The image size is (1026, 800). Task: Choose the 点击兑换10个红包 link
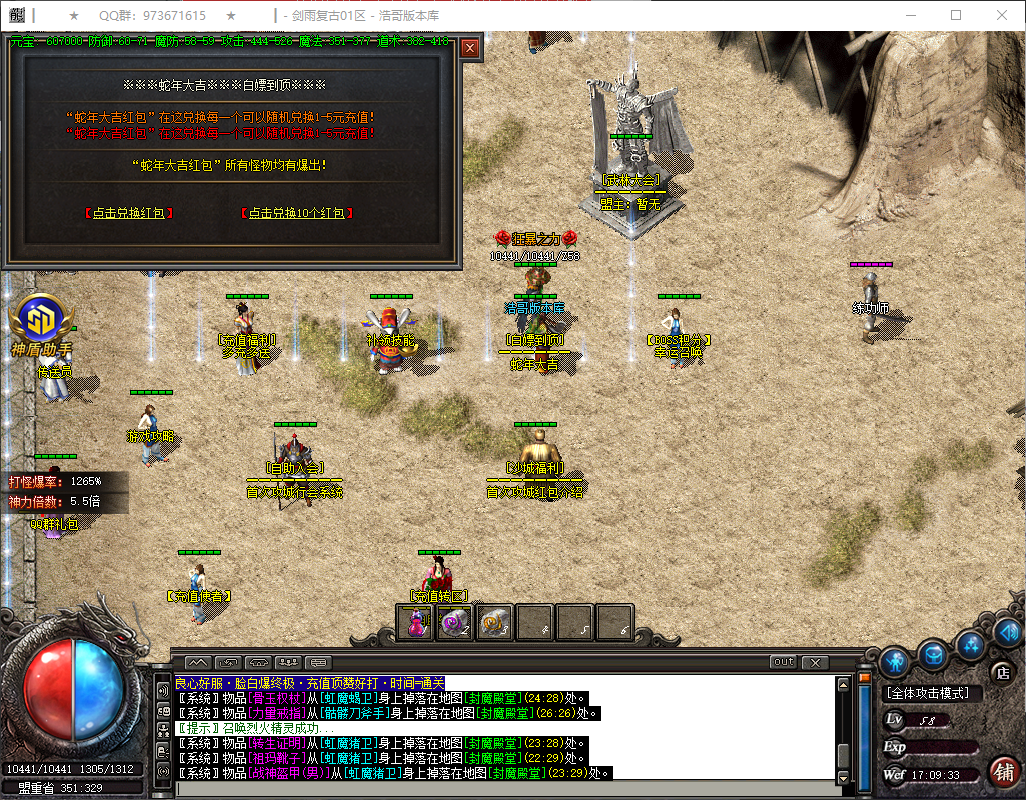(x=297, y=213)
